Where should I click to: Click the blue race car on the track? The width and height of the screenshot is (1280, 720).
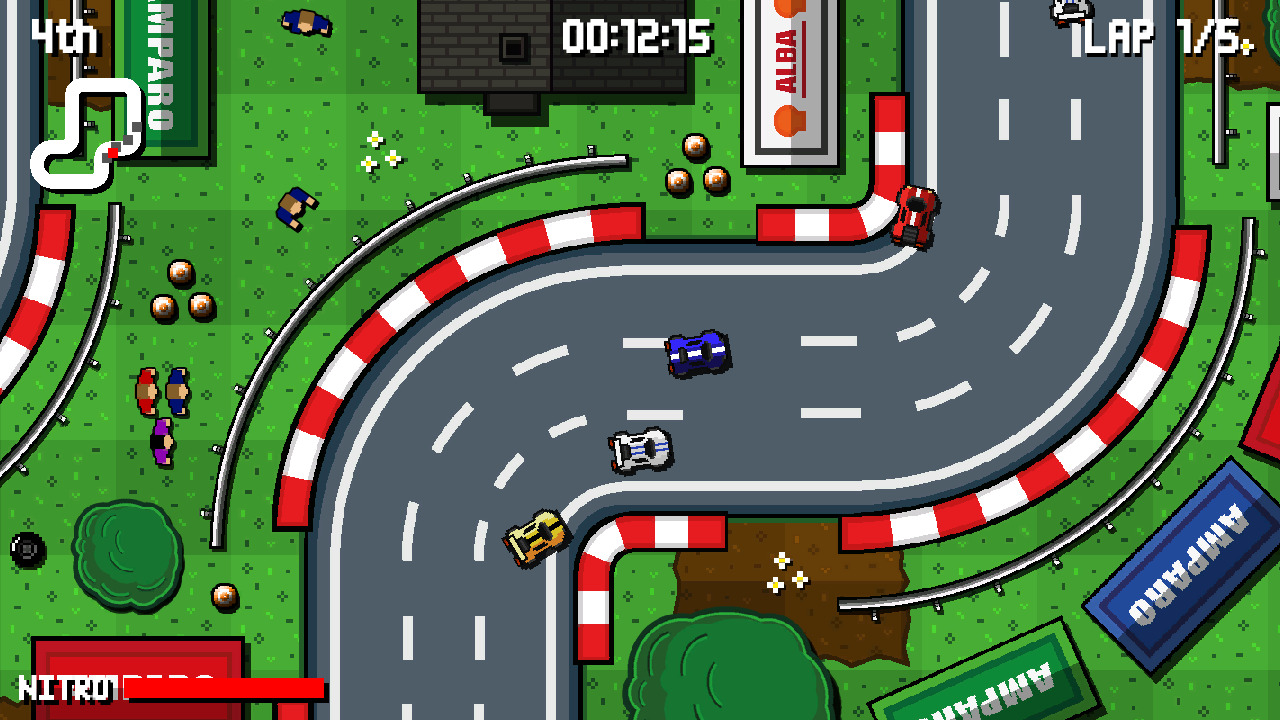[x=697, y=352]
